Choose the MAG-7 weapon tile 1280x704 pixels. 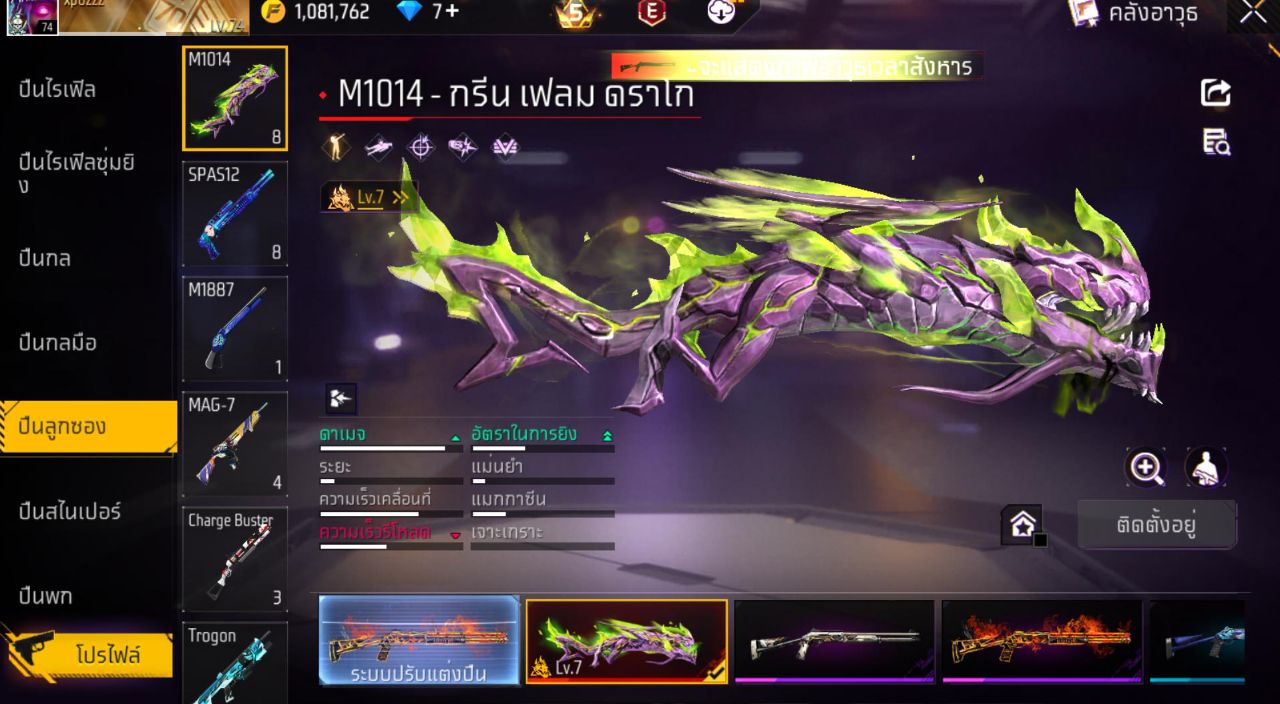235,443
